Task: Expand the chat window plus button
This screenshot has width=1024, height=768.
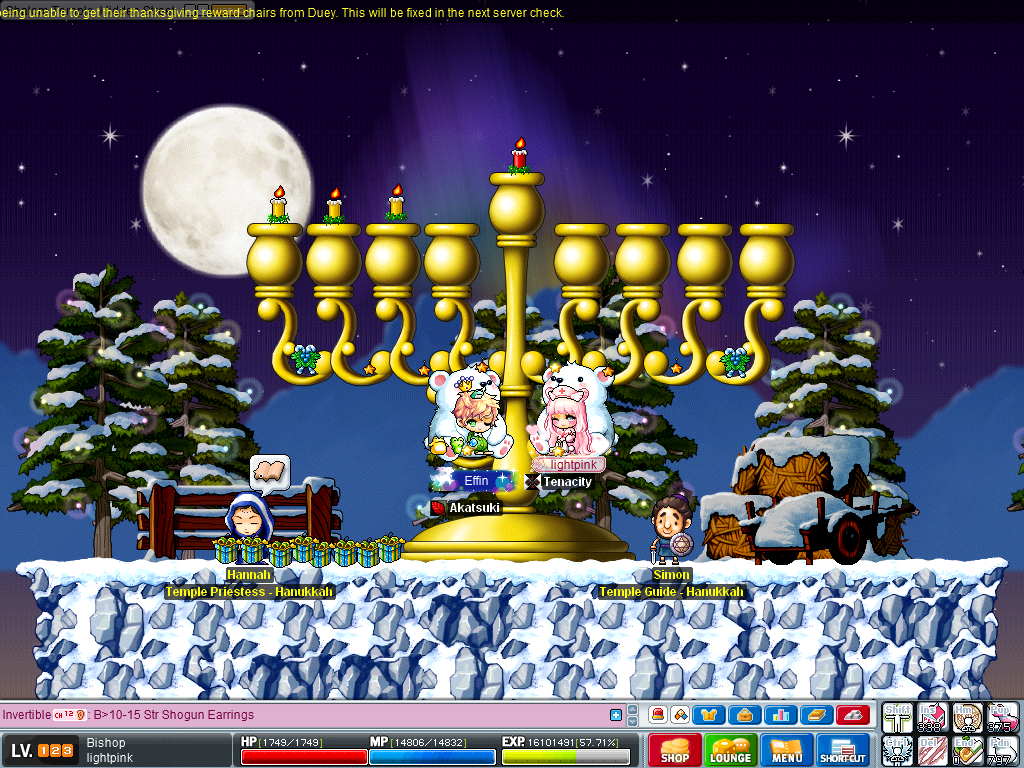Action: coord(616,715)
